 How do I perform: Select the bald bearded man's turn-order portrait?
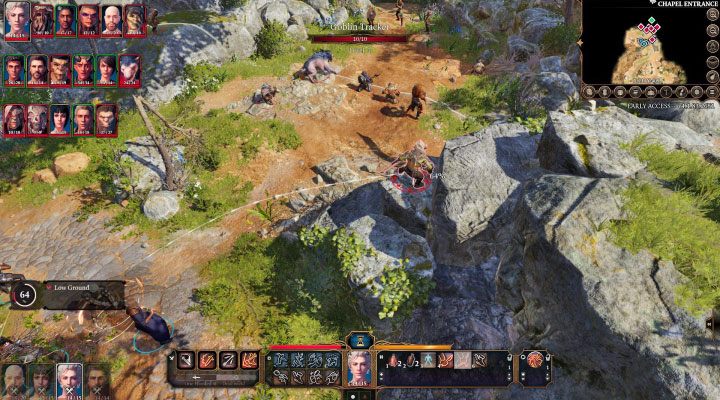(x=110, y=18)
